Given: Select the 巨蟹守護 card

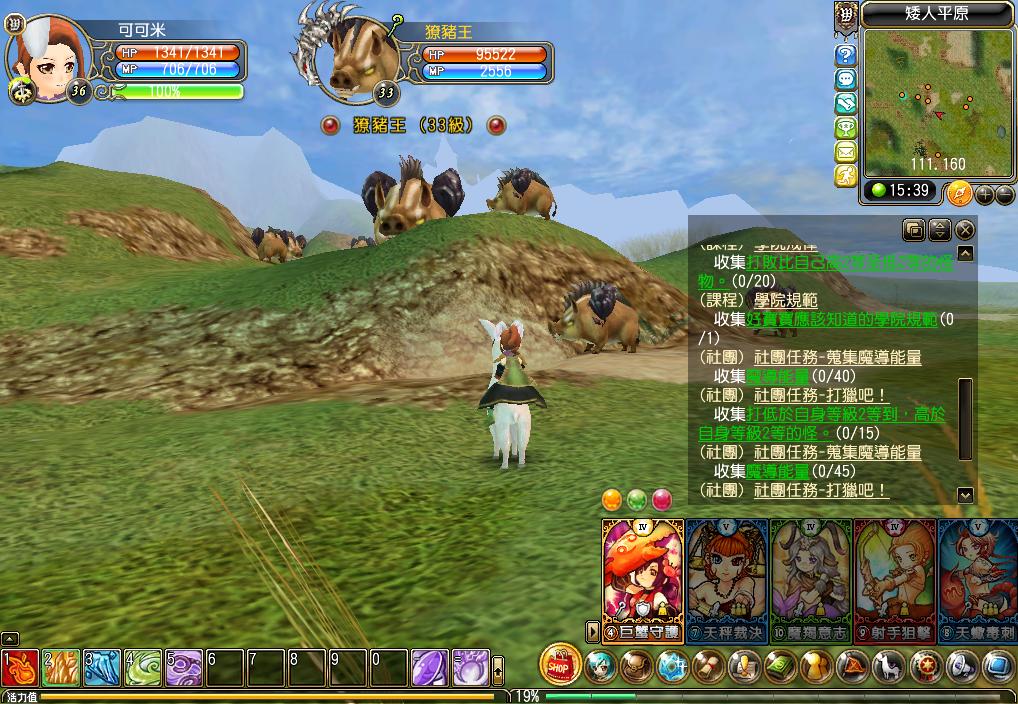Looking at the screenshot, I should click(643, 575).
